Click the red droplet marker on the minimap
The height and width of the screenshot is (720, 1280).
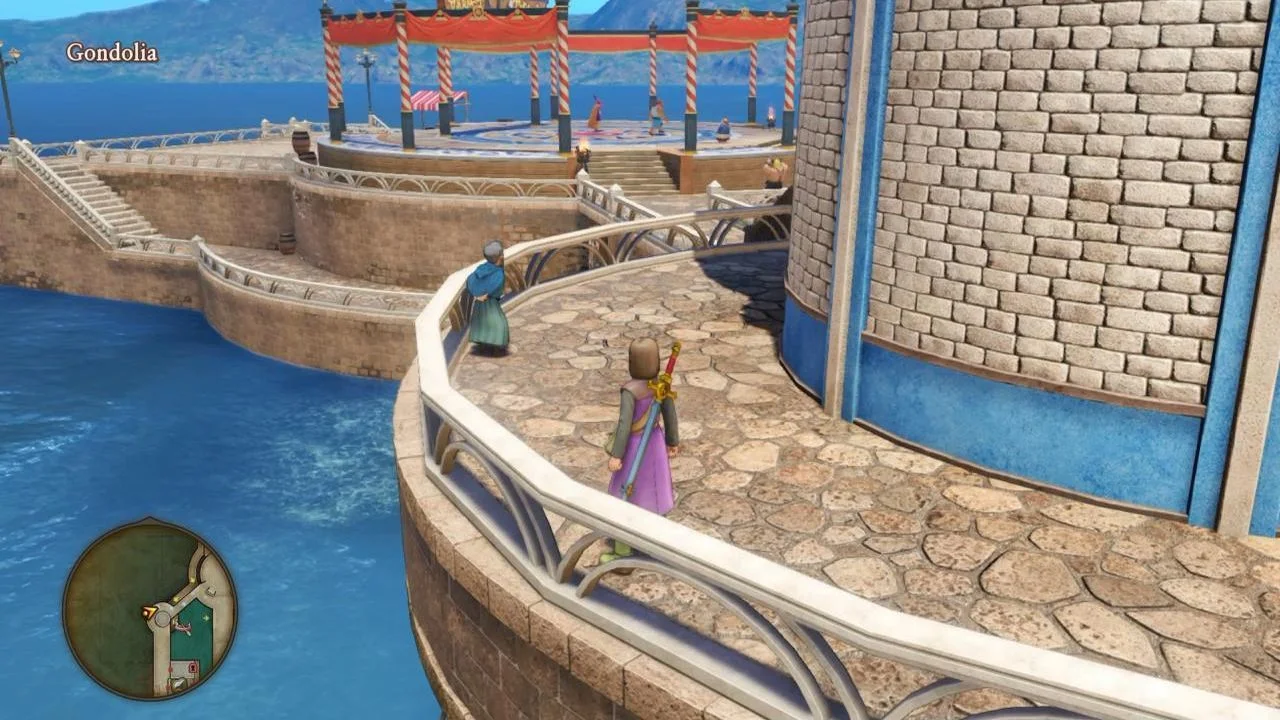click(x=170, y=670)
